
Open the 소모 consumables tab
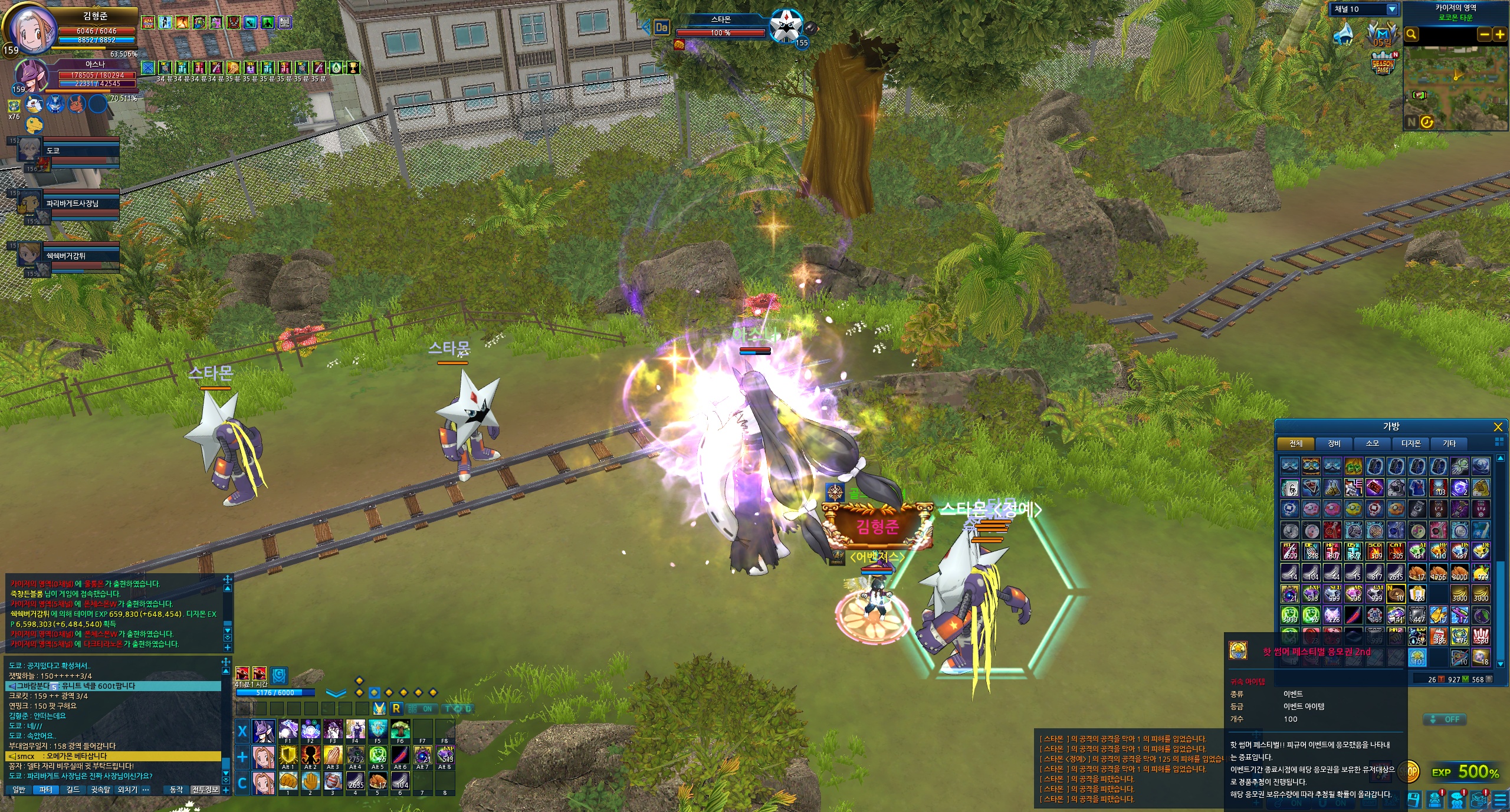pos(1373,443)
